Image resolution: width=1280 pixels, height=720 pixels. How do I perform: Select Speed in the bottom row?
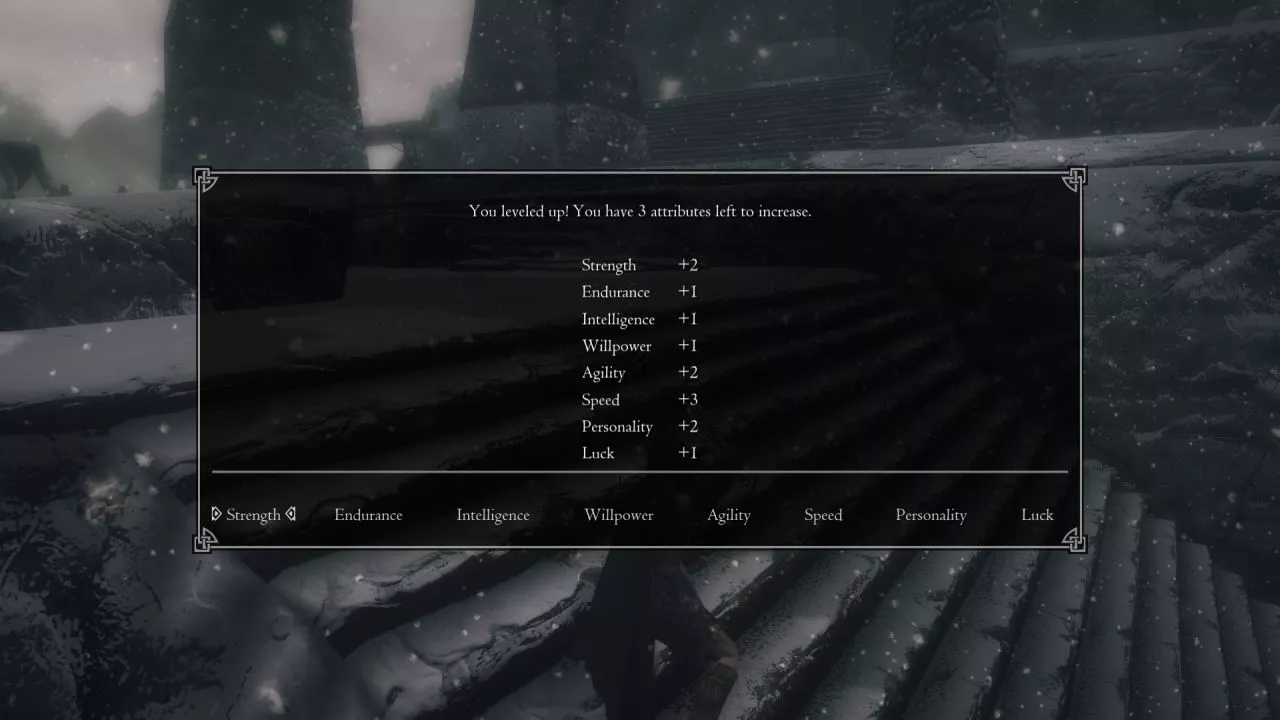click(x=823, y=515)
